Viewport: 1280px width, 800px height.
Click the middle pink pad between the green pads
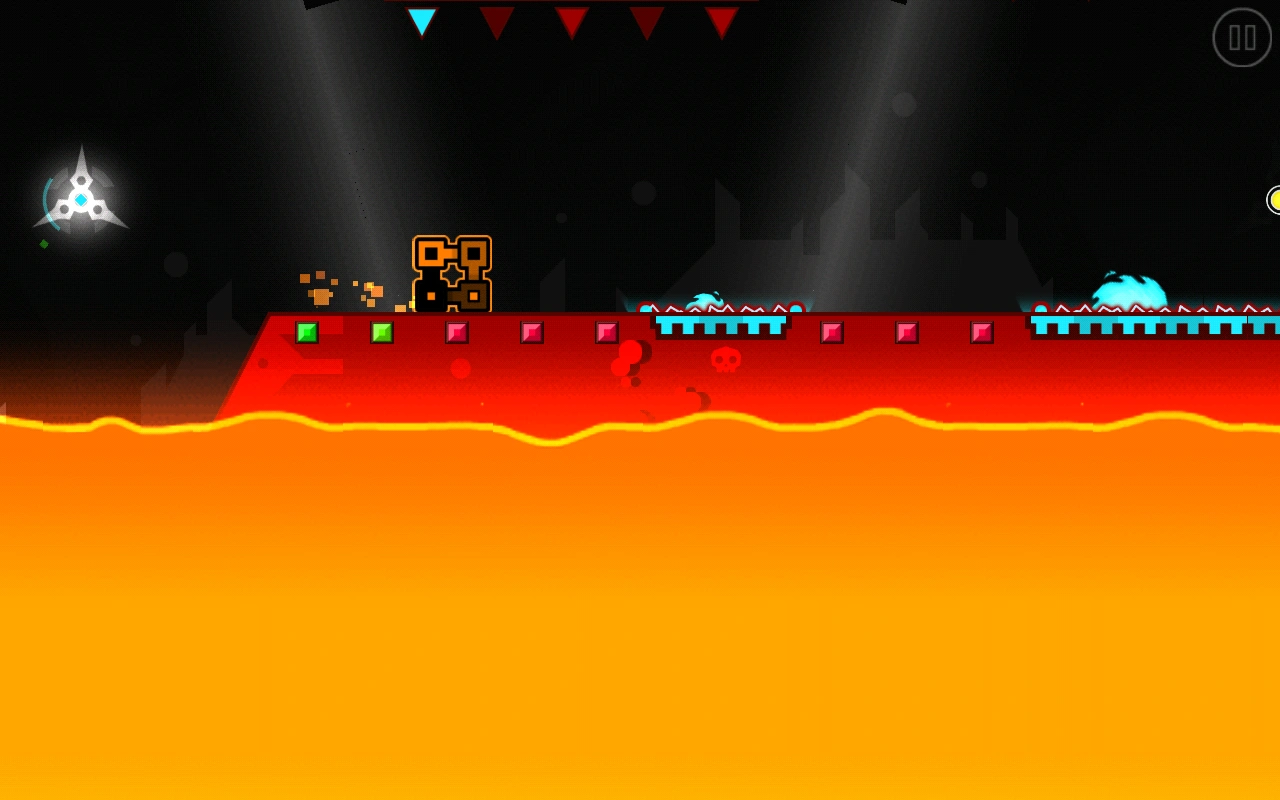click(530, 330)
